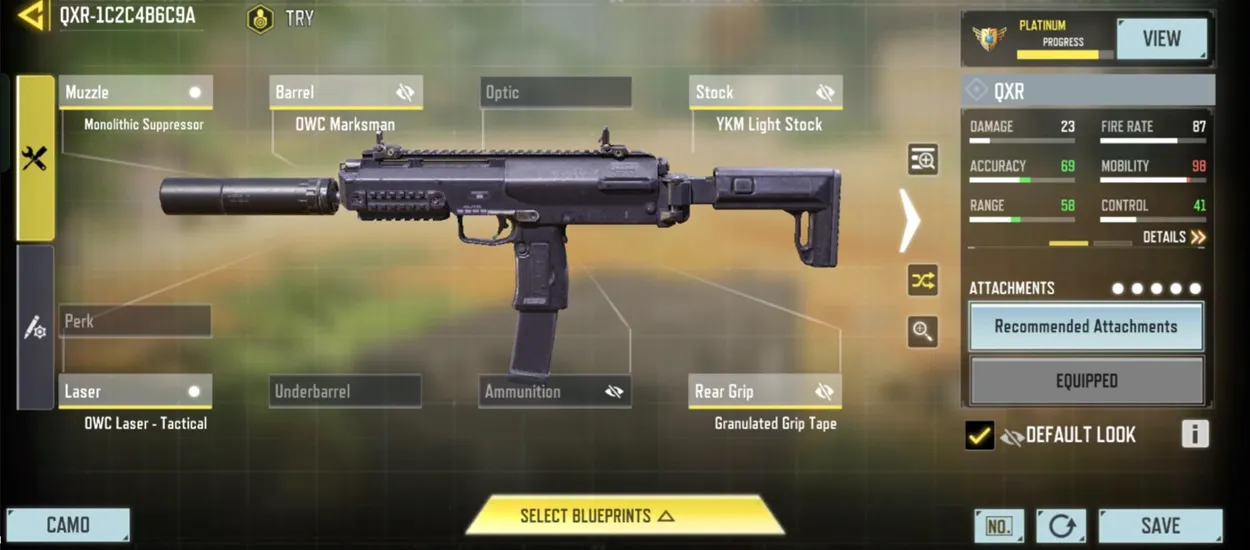The height and width of the screenshot is (550, 1250).
Task: Open the Barrel attachment slot
Action: click(345, 92)
